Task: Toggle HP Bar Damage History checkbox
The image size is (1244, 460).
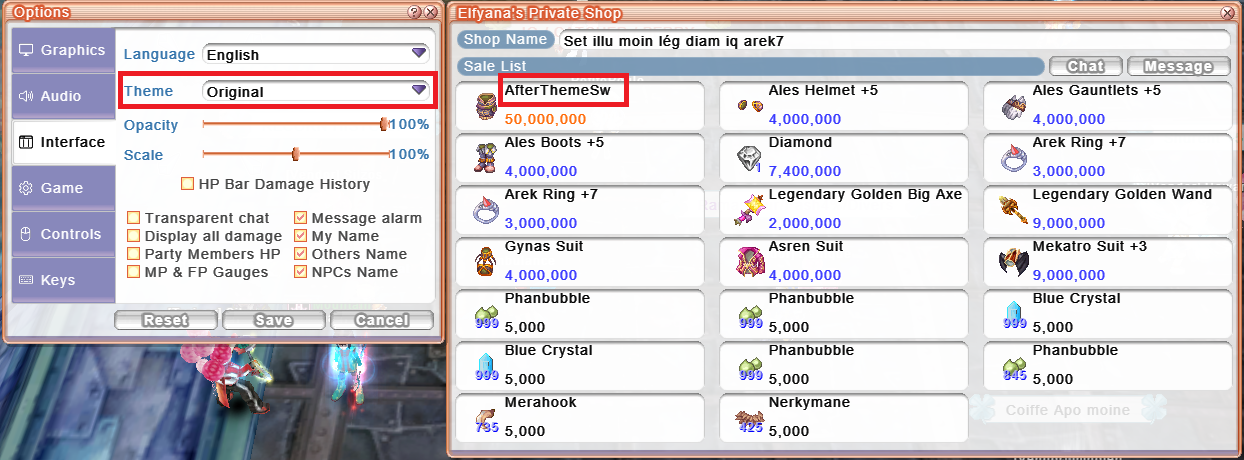Action: pos(187,184)
